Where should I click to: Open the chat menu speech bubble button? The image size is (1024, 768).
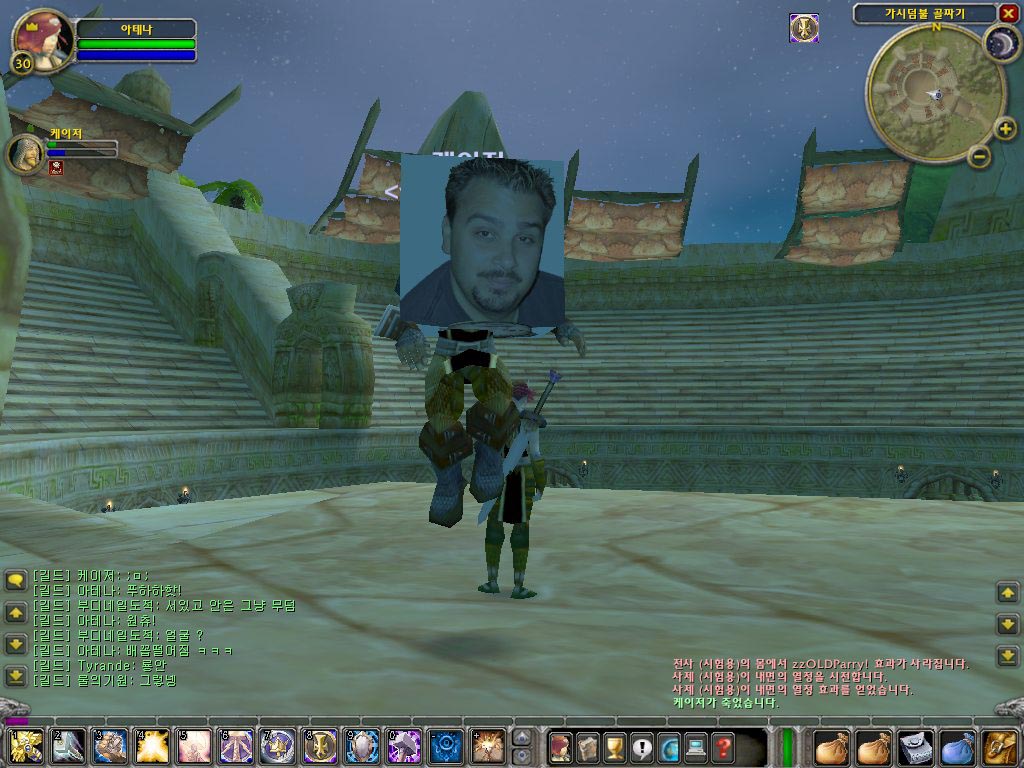coord(15,580)
